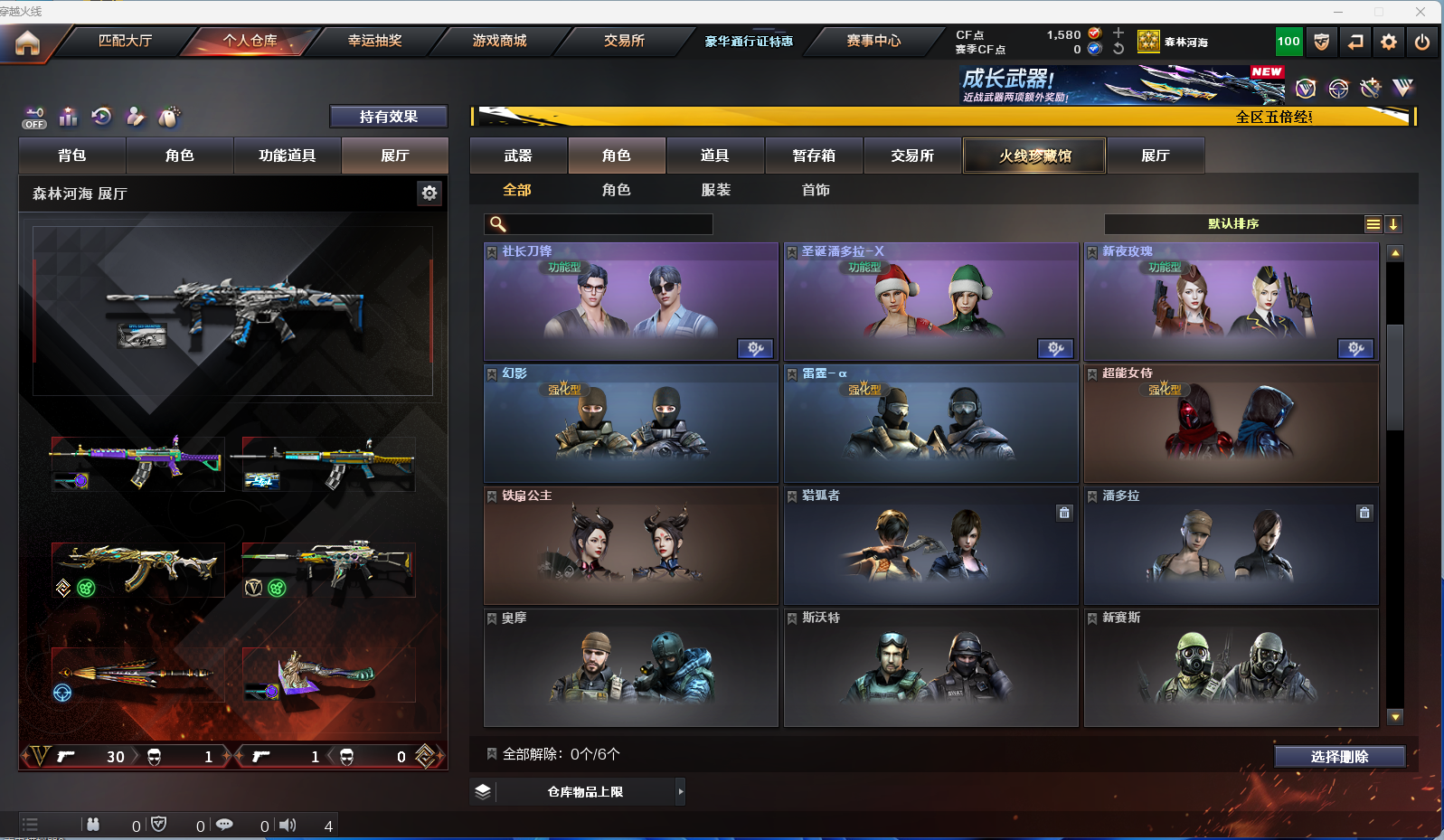Viewport: 1444px width, 840px height.
Task: Open 展厅 showroom settings gear
Action: click(x=429, y=193)
